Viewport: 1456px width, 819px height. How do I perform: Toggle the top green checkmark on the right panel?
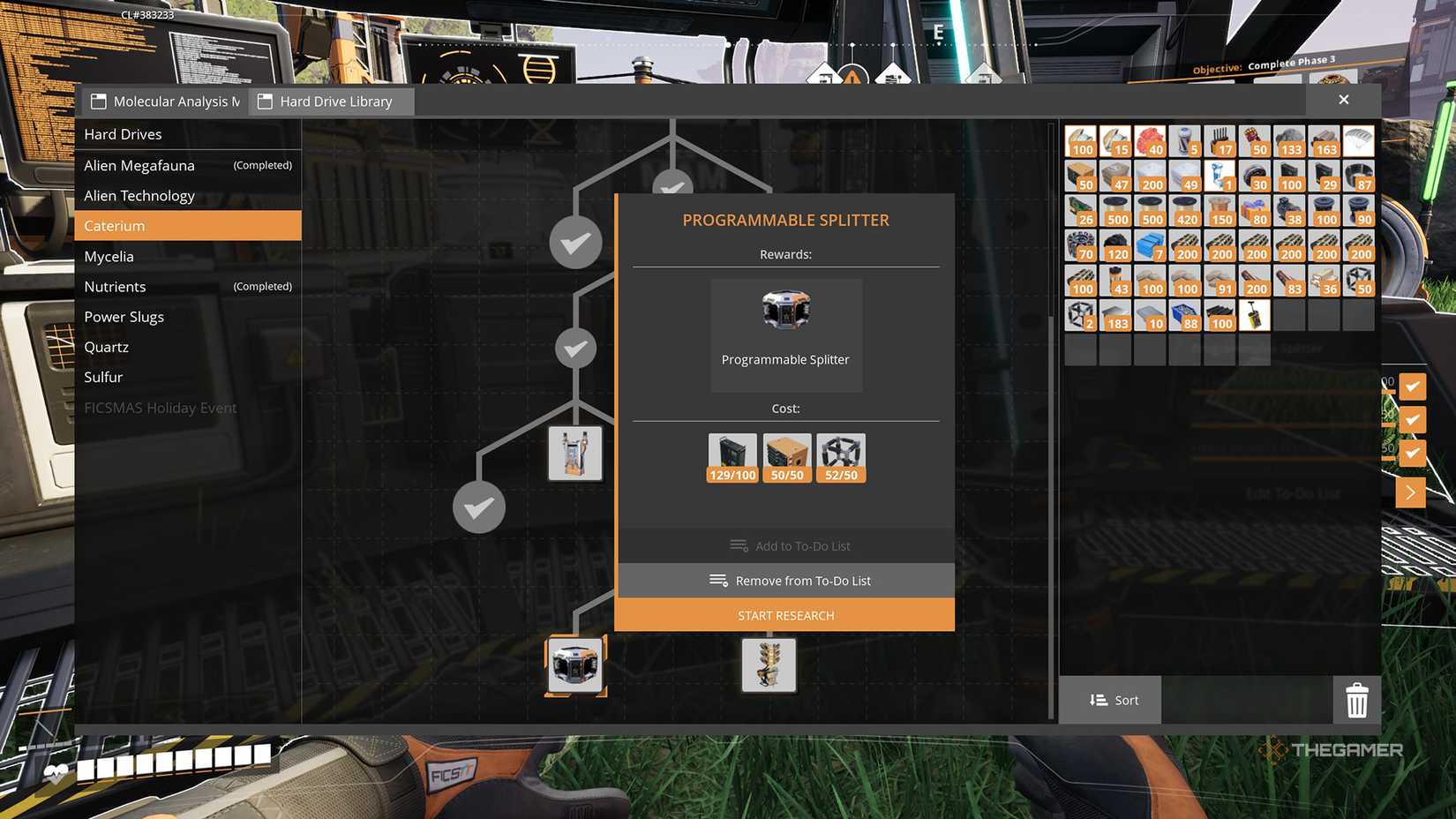(x=1413, y=386)
